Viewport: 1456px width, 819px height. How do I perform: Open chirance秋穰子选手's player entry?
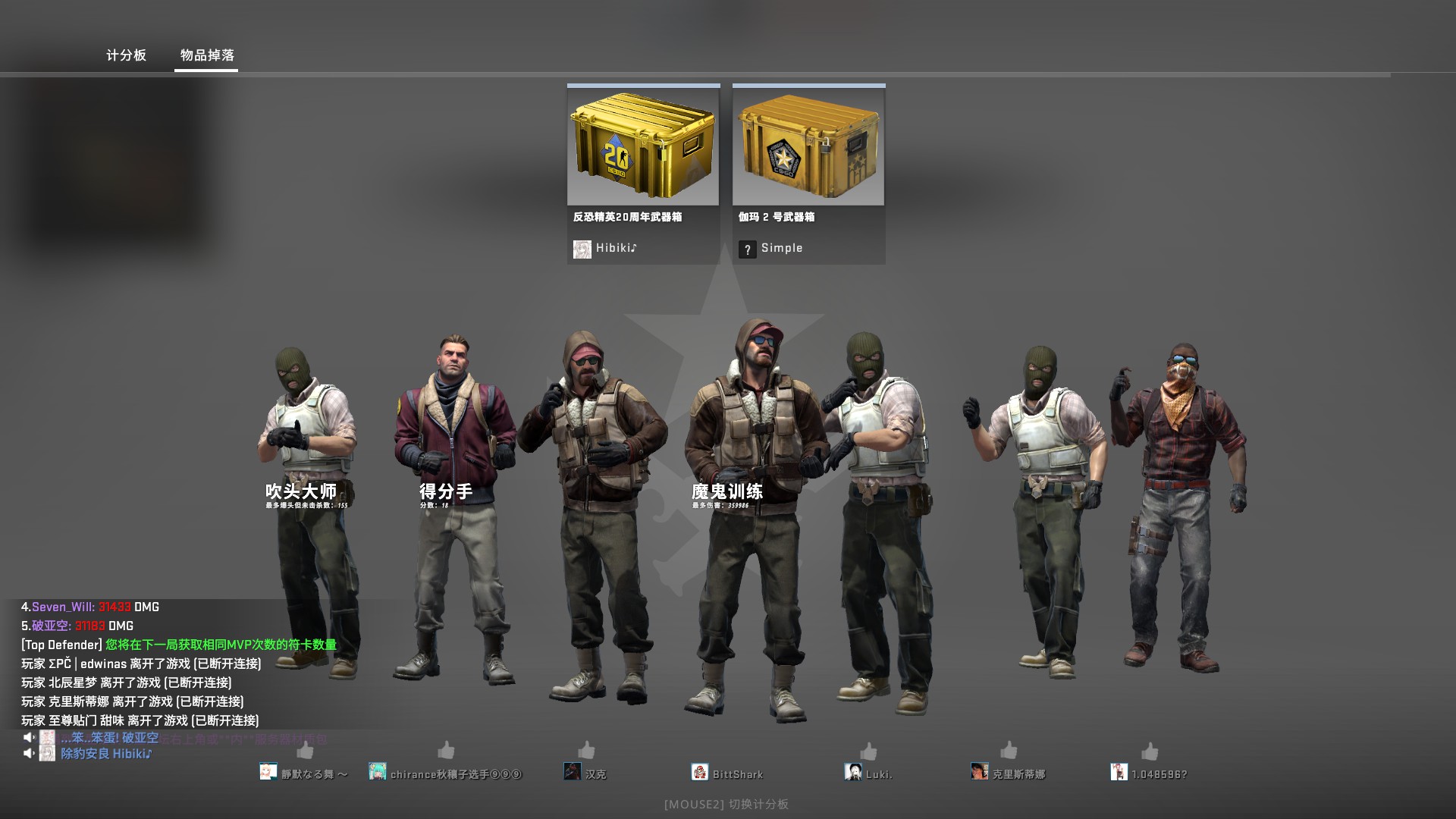pyautogui.click(x=446, y=773)
